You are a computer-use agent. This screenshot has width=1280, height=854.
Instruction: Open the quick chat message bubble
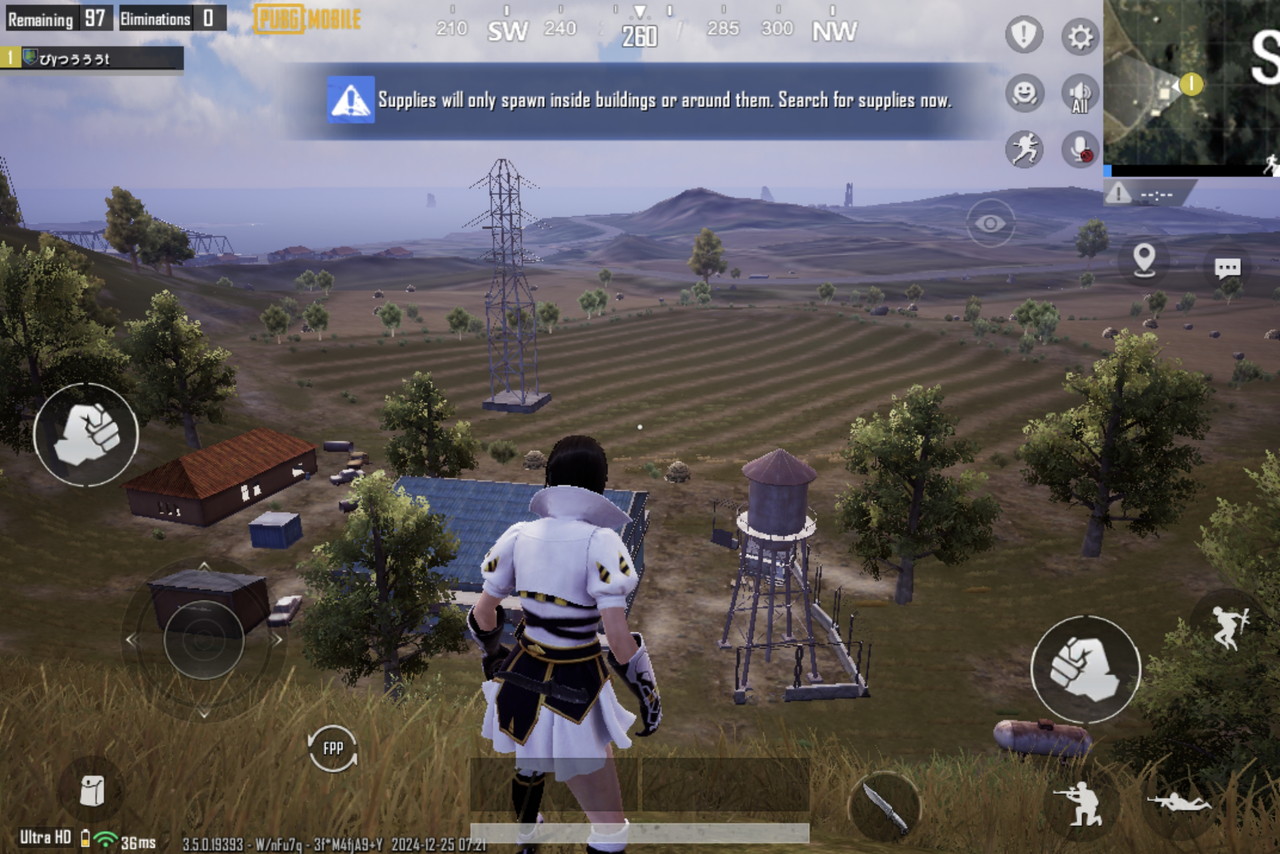pos(1227,267)
